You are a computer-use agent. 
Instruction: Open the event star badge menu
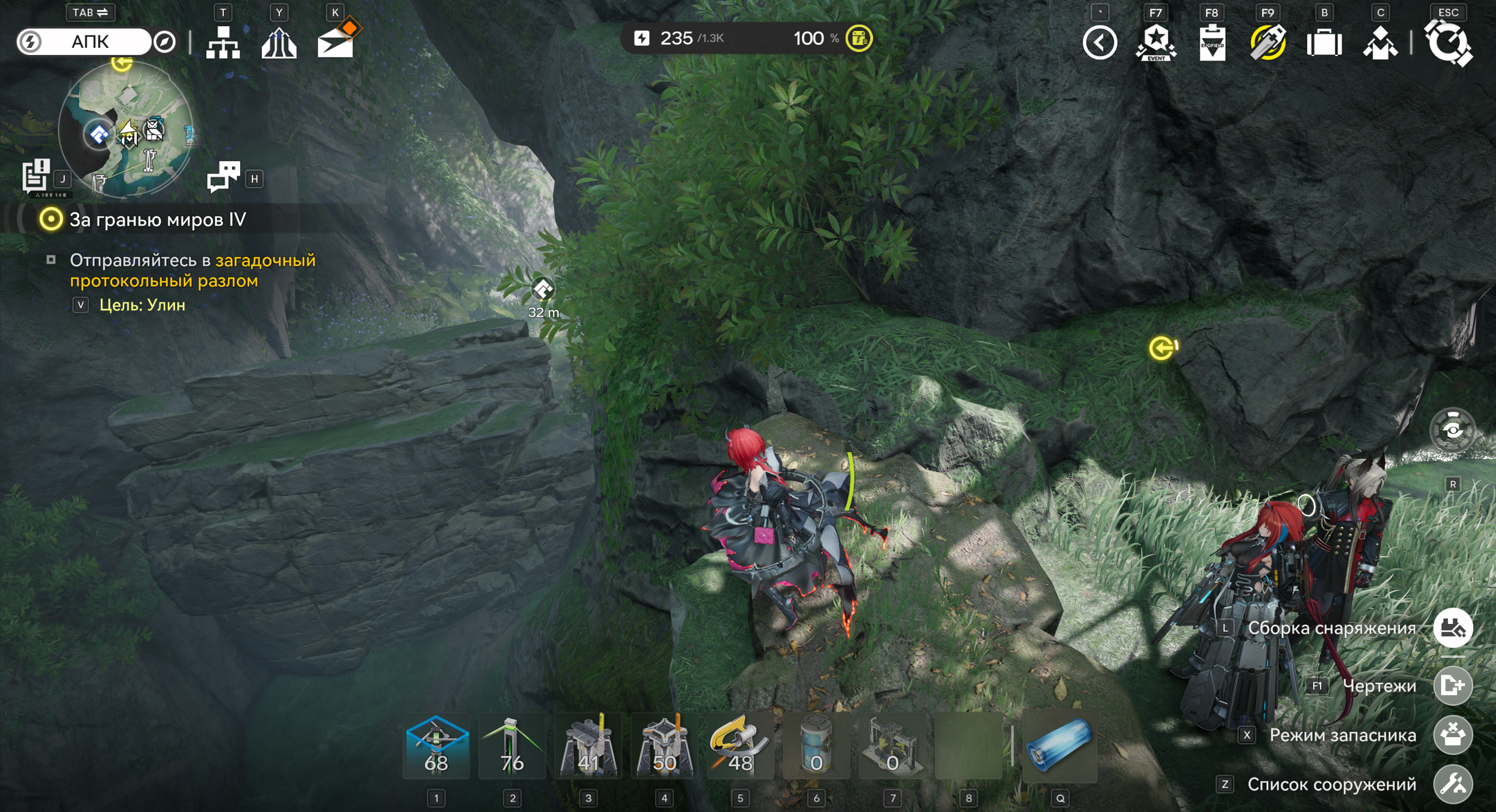coord(1156,43)
